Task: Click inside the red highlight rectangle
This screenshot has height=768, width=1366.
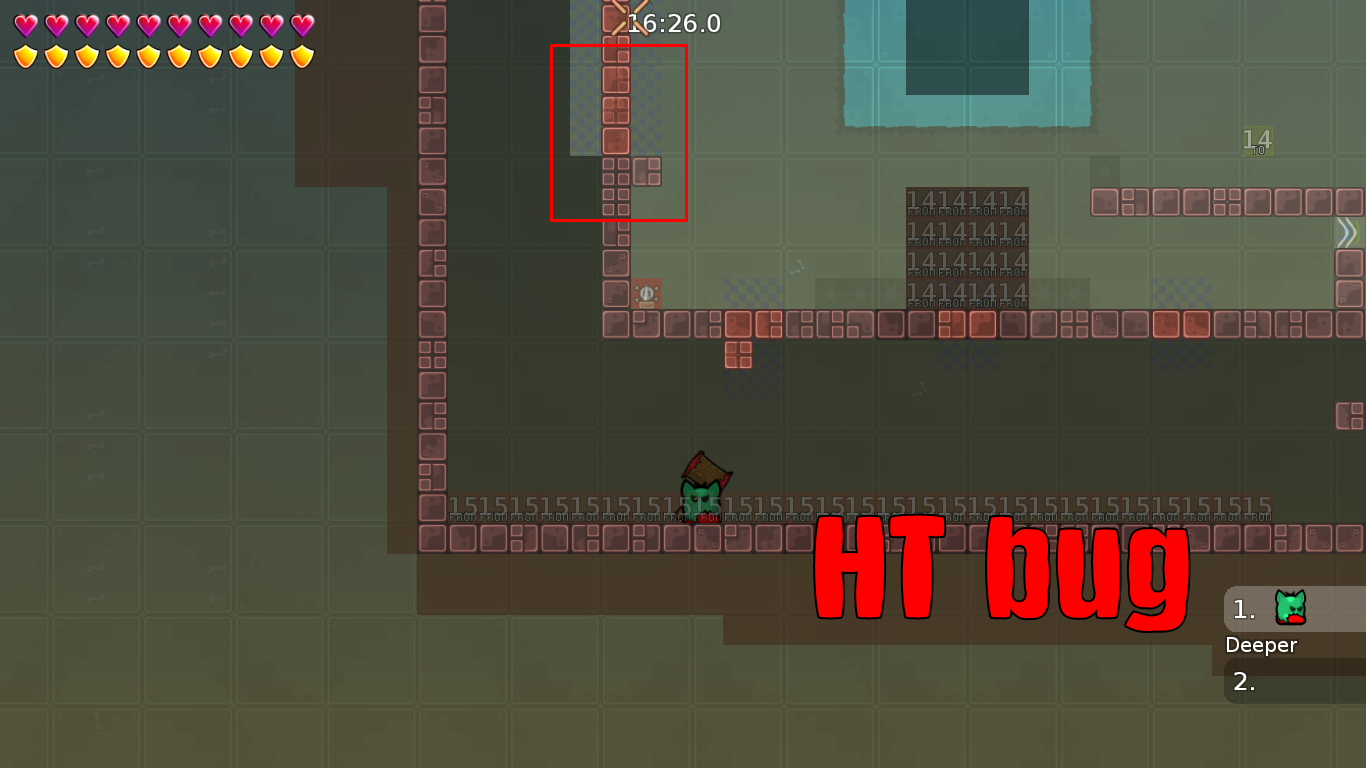Action: pyautogui.click(x=618, y=130)
